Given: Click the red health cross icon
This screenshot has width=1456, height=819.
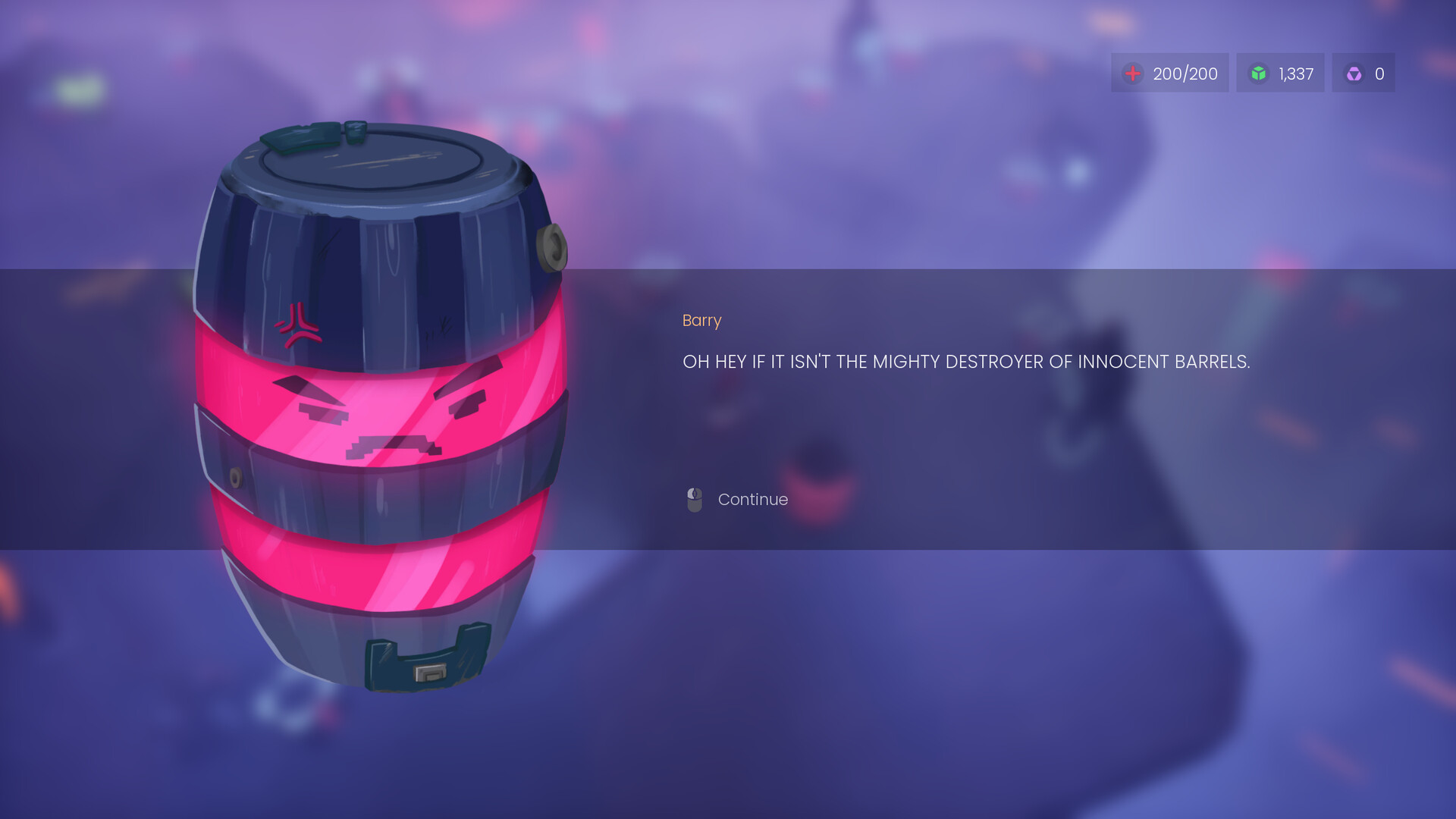Looking at the screenshot, I should pyautogui.click(x=1132, y=73).
